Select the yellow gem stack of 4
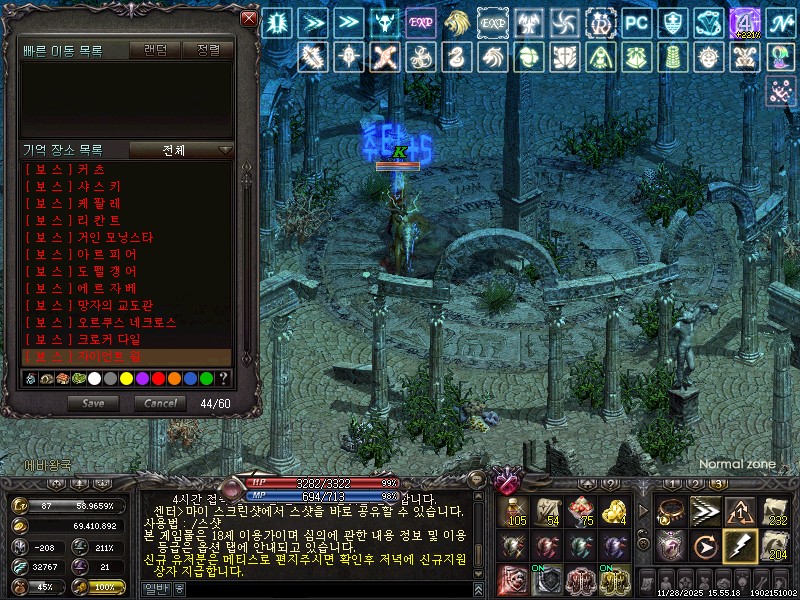This screenshot has height=600, width=800. click(x=613, y=512)
